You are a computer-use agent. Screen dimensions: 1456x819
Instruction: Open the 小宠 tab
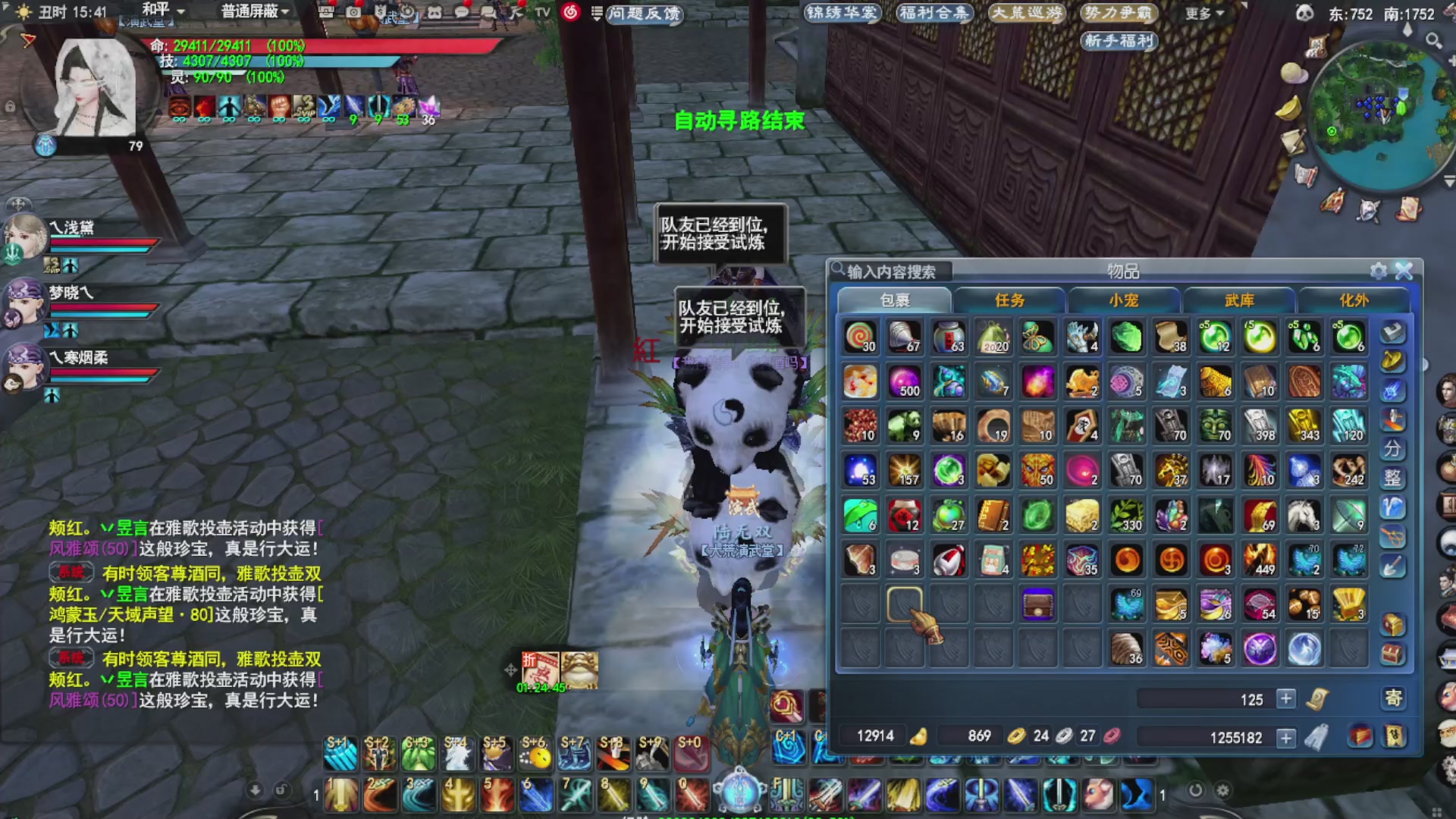(1124, 300)
